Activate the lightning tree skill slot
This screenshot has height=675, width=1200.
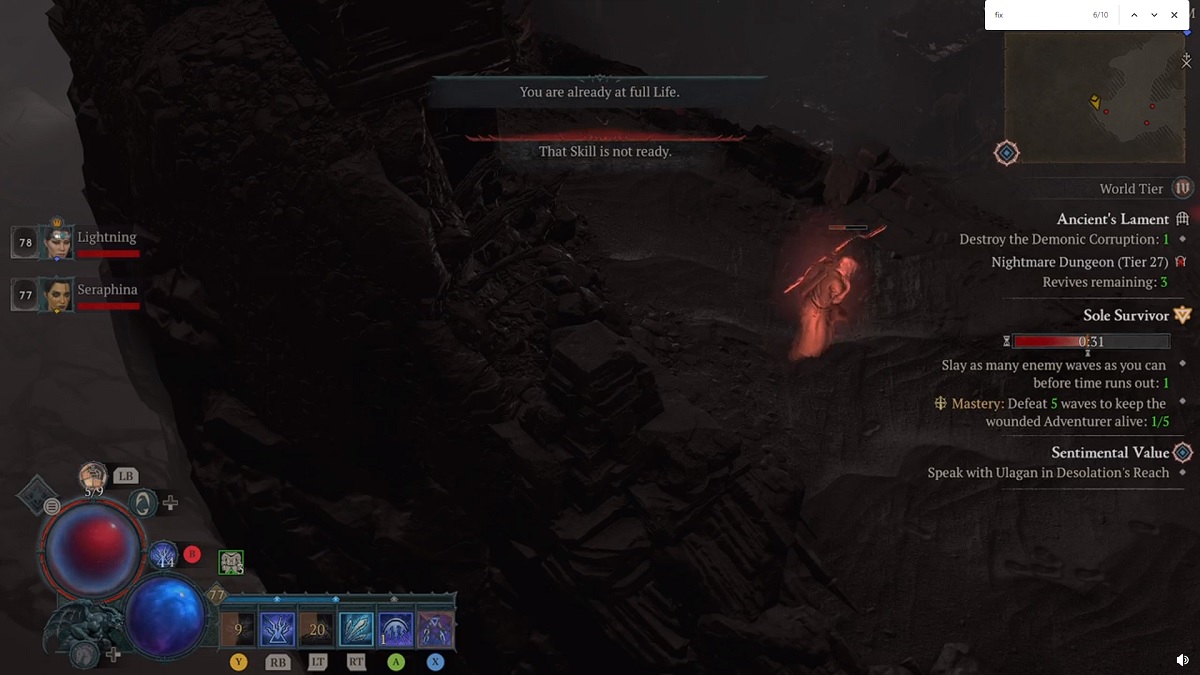[277, 629]
